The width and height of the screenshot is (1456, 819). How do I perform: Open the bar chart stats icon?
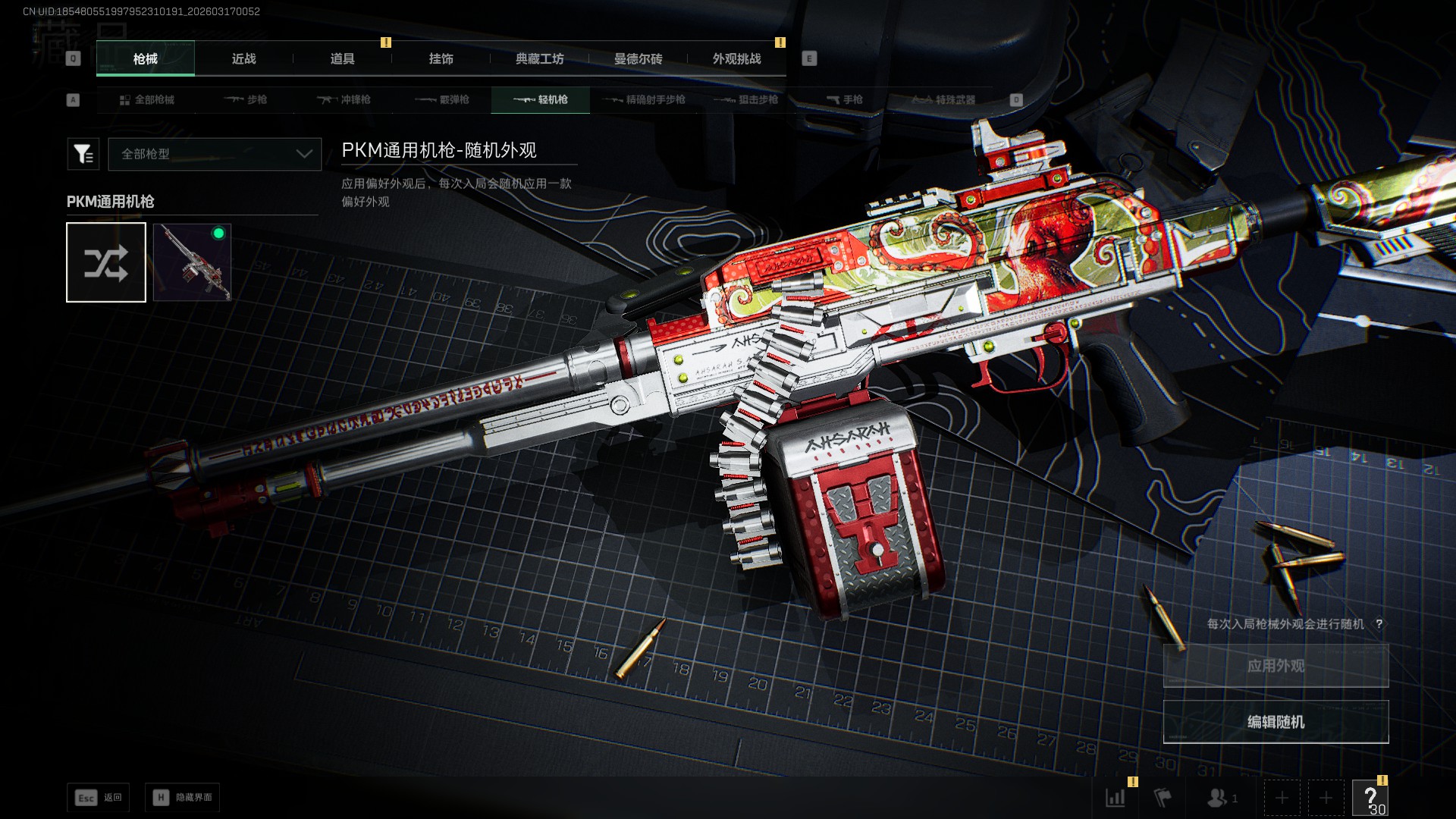[1116, 798]
